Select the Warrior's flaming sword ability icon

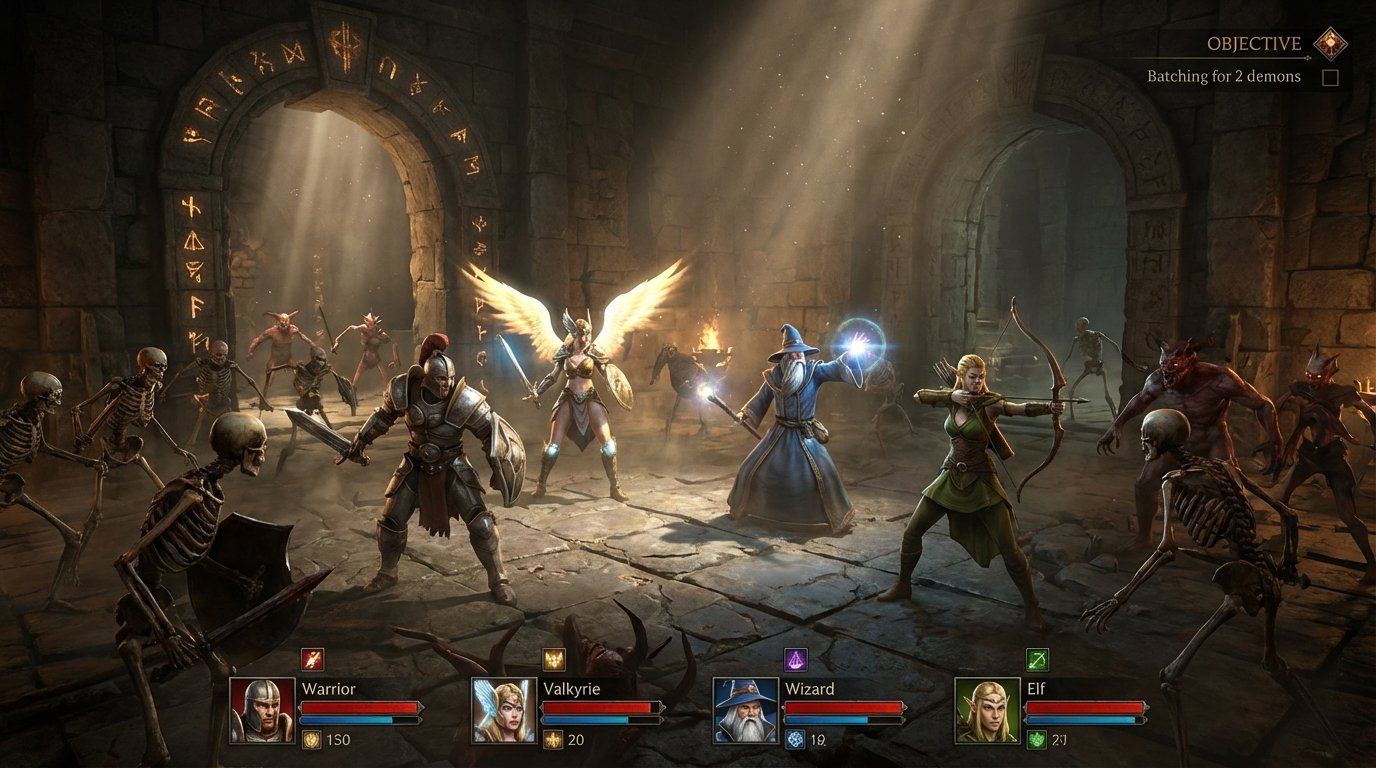(311, 661)
